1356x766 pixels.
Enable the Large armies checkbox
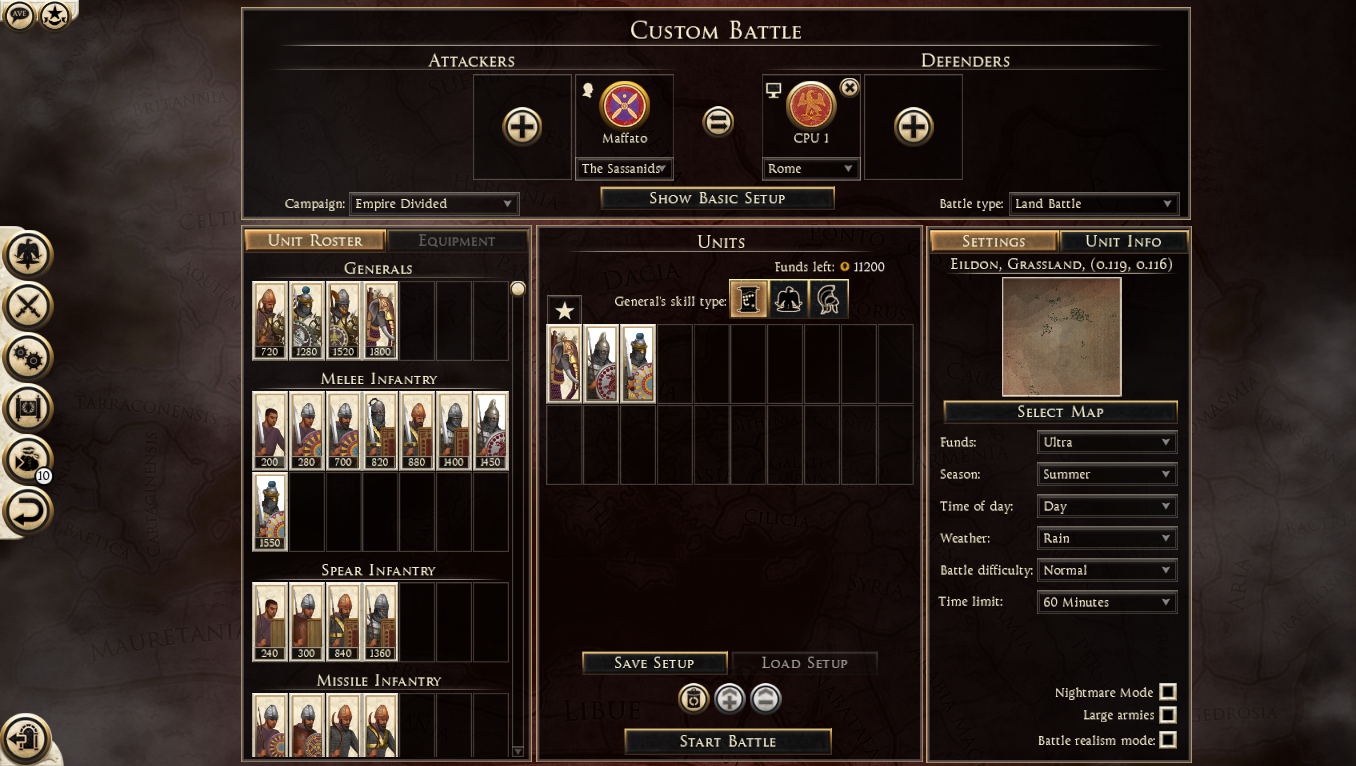click(1167, 715)
